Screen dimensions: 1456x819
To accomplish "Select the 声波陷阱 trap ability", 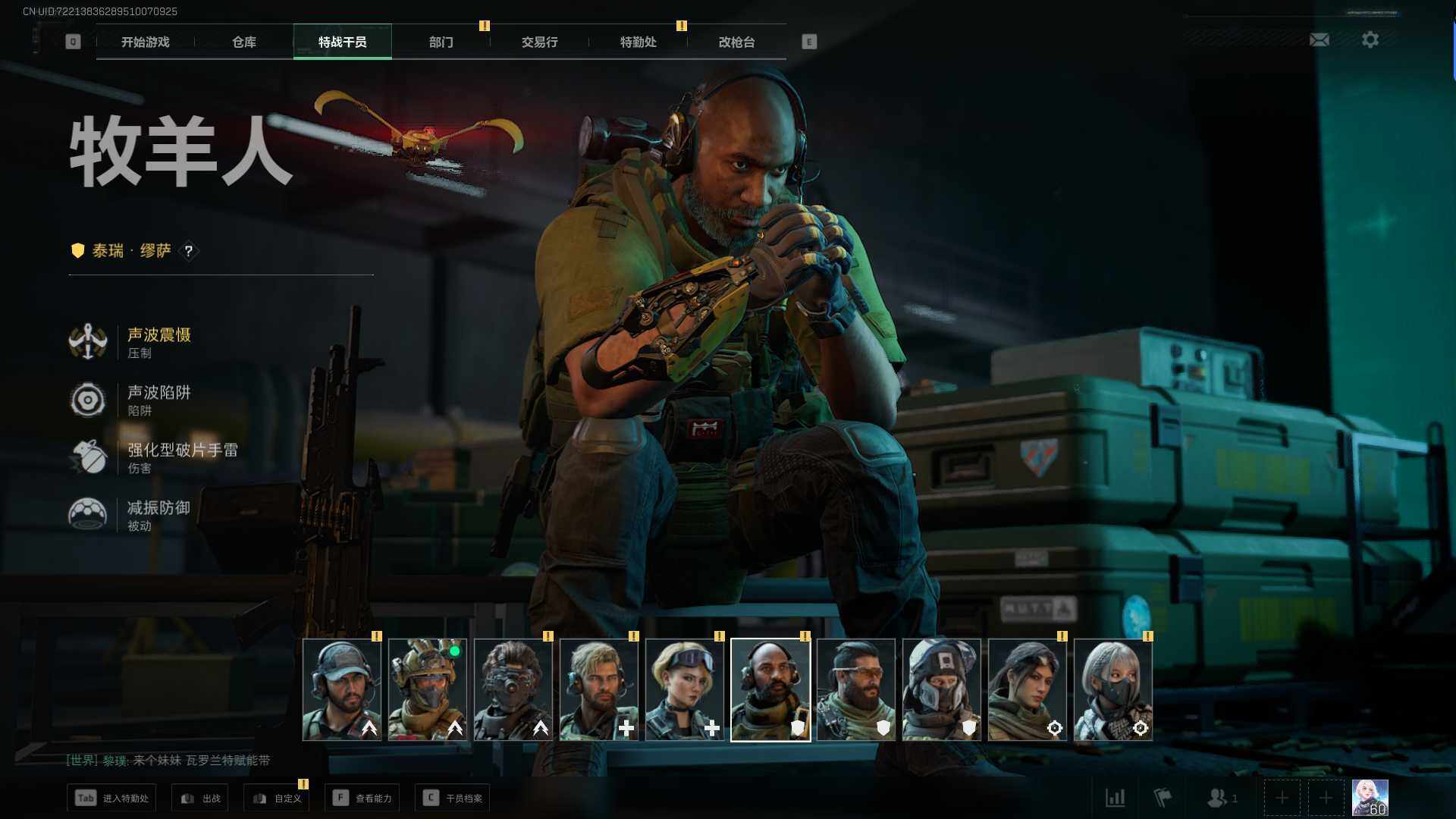I will pyautogui.click(x=158, y=400).
